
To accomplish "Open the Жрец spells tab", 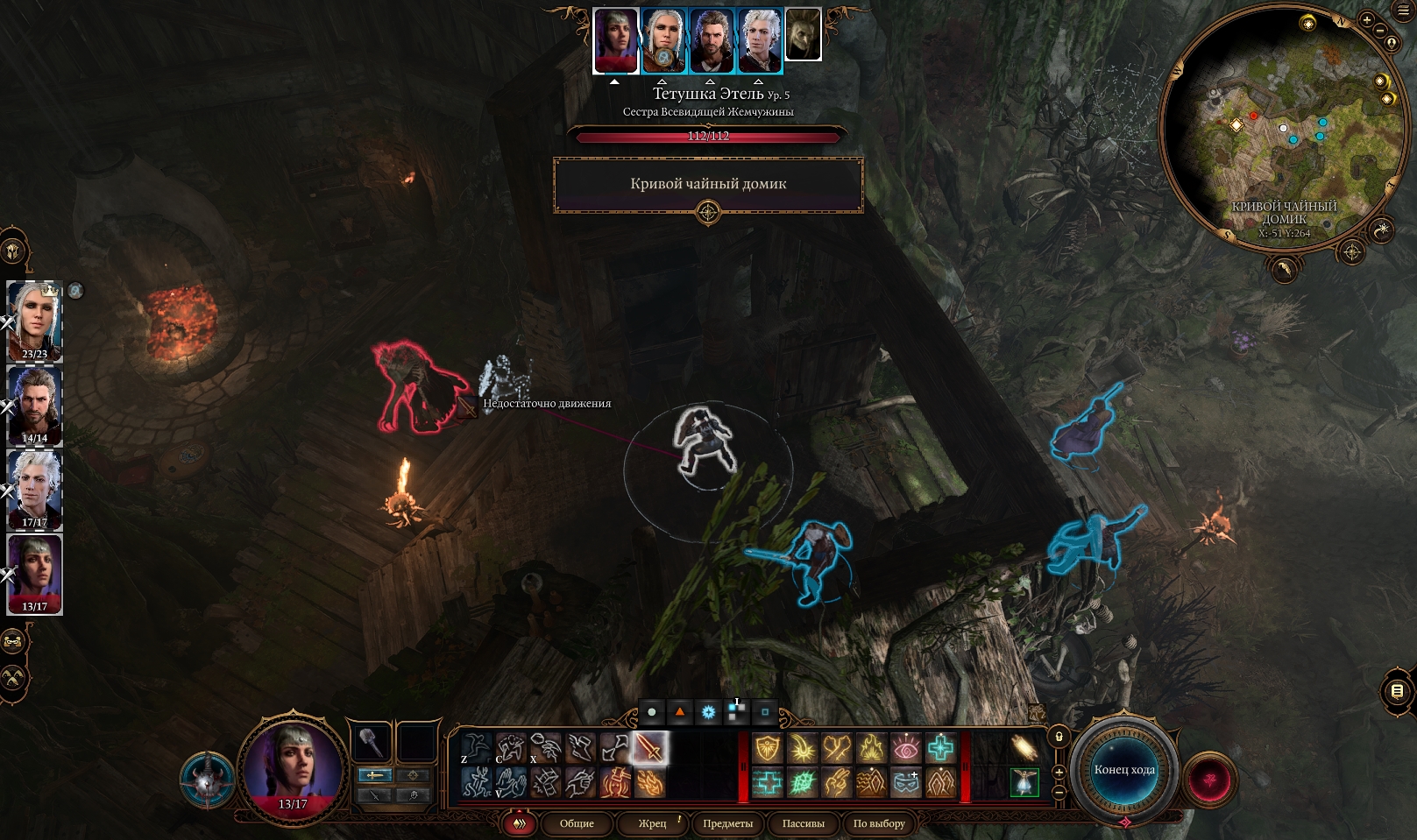I will coord(652,823).
